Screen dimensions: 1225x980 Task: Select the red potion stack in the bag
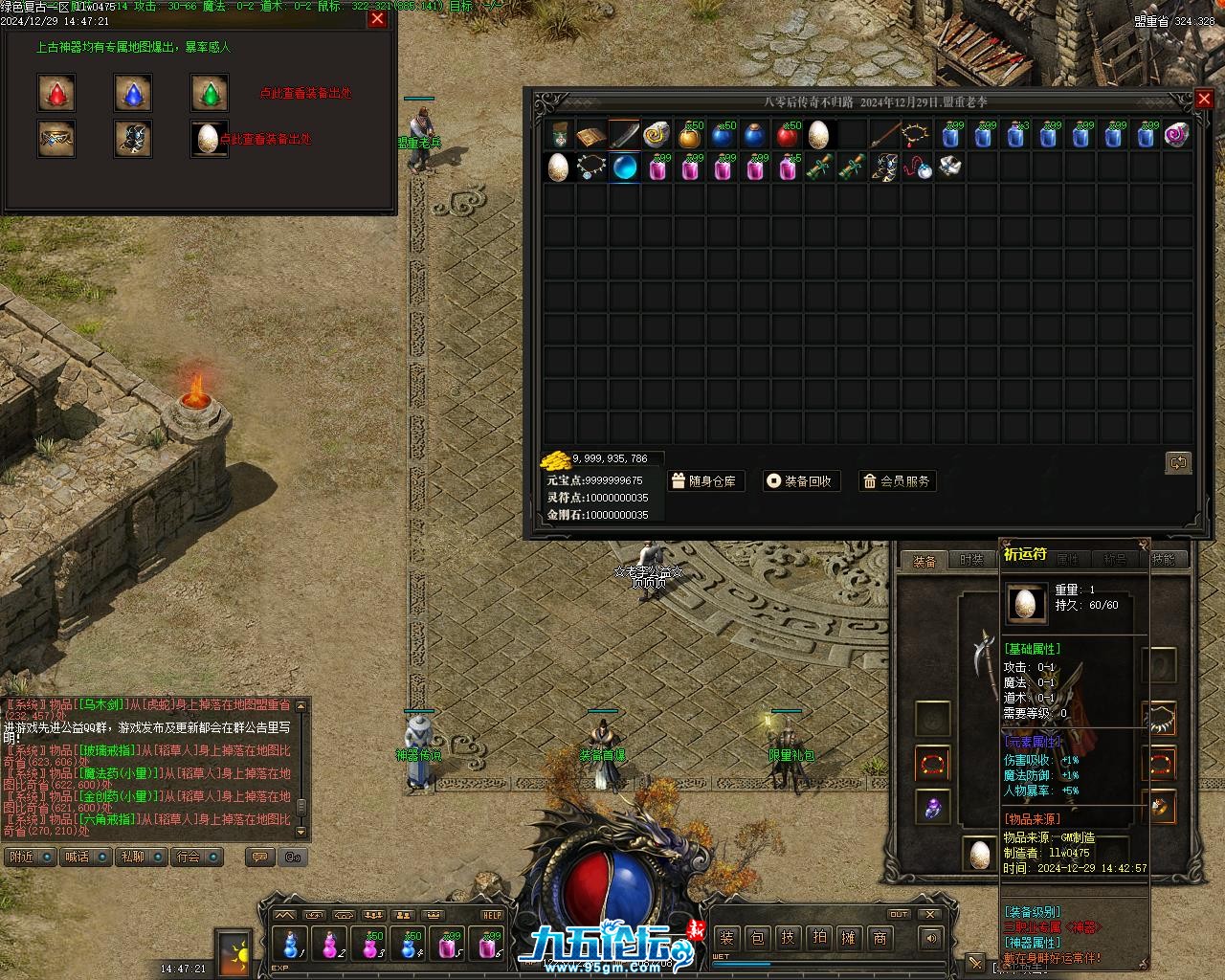[x=787, y=135]
